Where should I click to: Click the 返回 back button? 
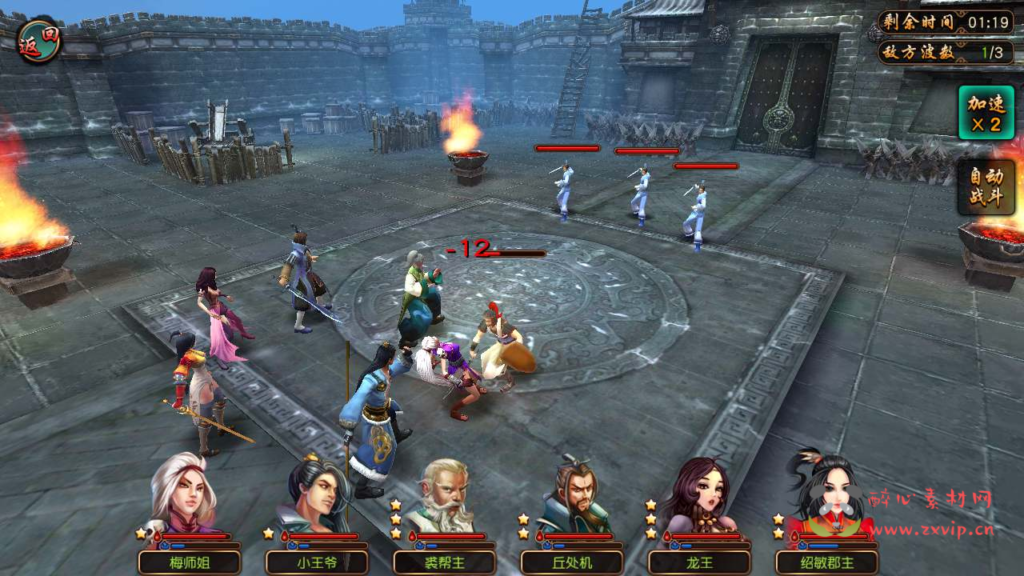click(39, 39)
